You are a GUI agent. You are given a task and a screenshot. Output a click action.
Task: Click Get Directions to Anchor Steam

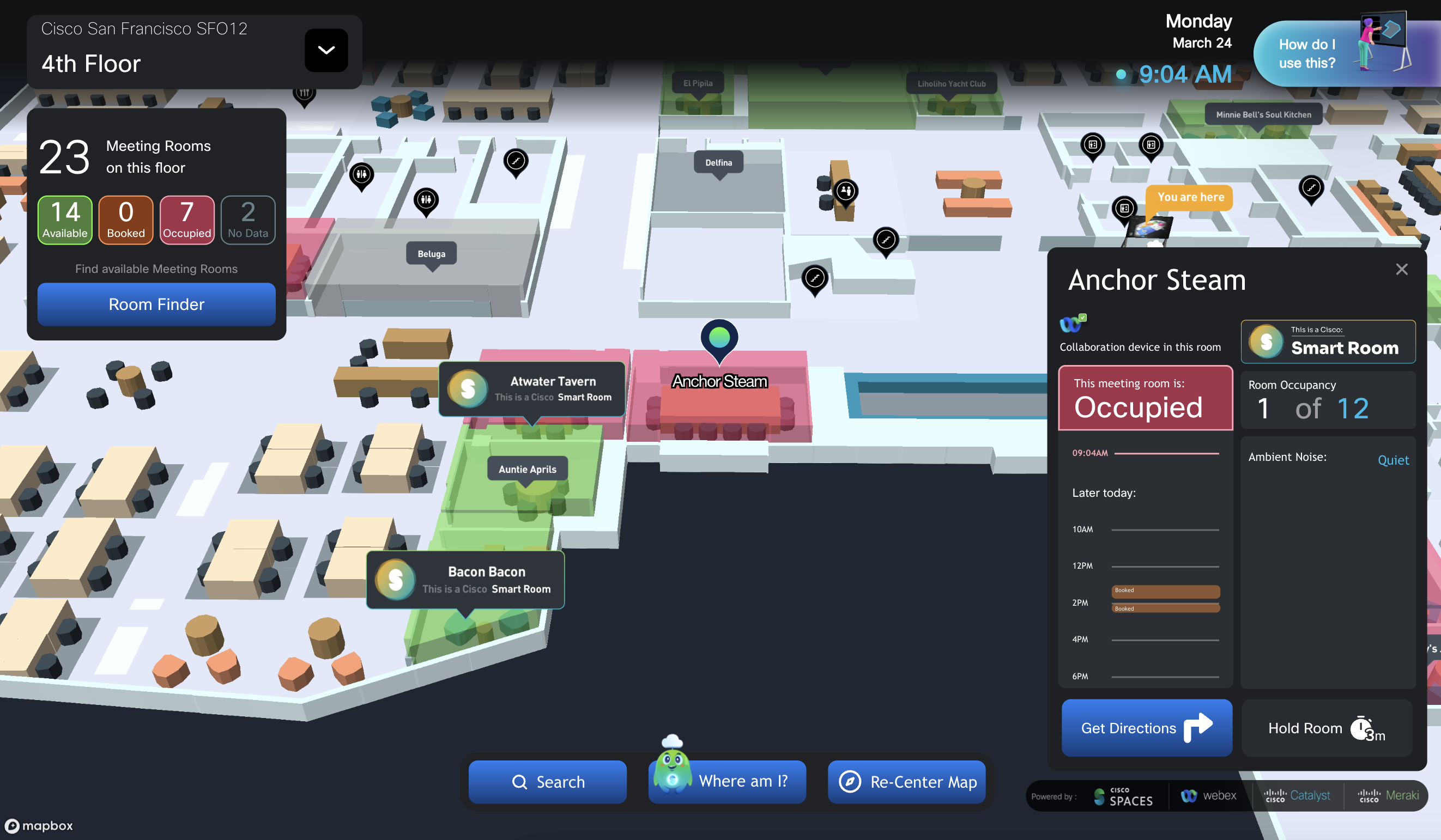click(x=1147, y=728)
